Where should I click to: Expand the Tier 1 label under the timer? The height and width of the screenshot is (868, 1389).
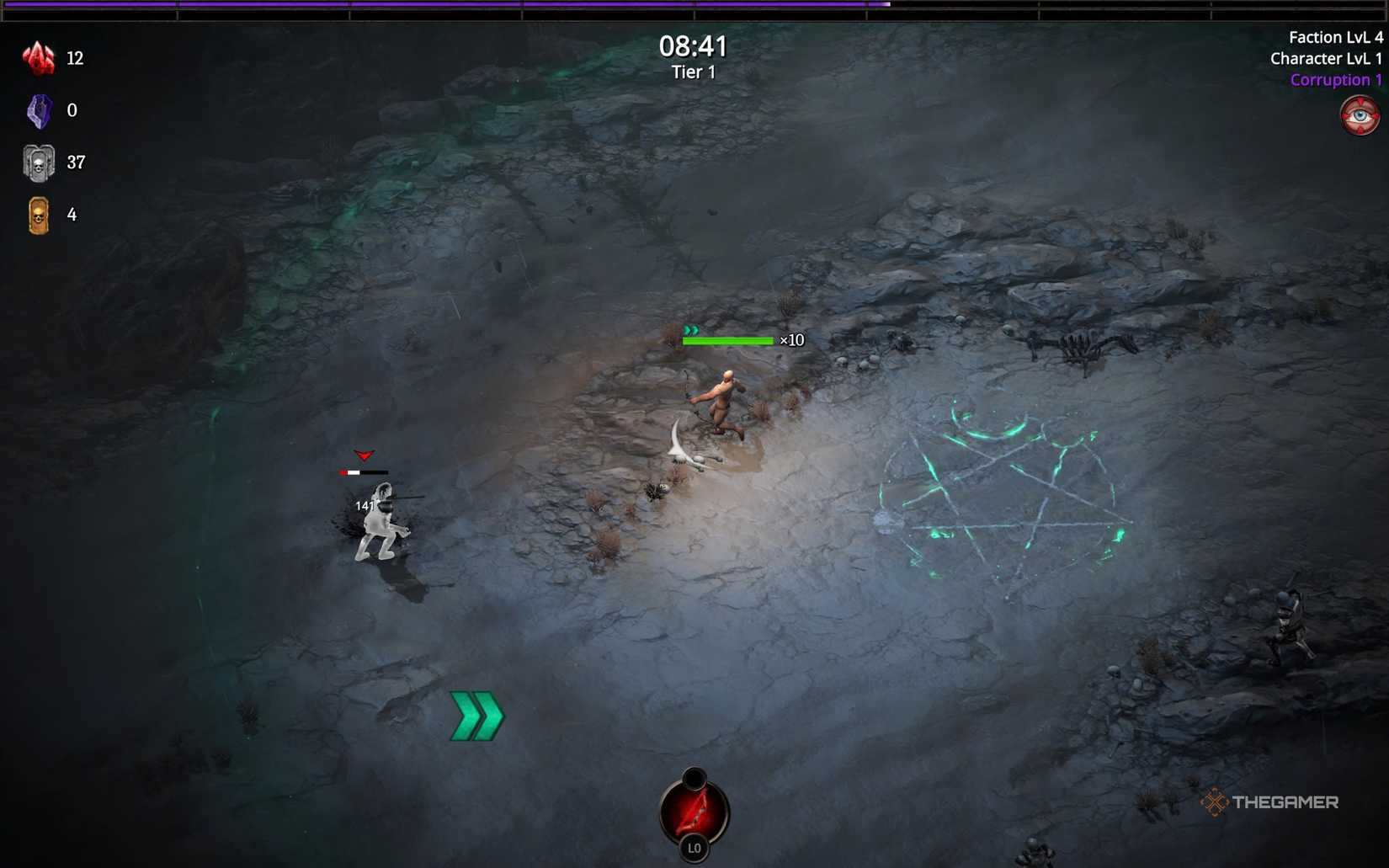click(693, 72)
